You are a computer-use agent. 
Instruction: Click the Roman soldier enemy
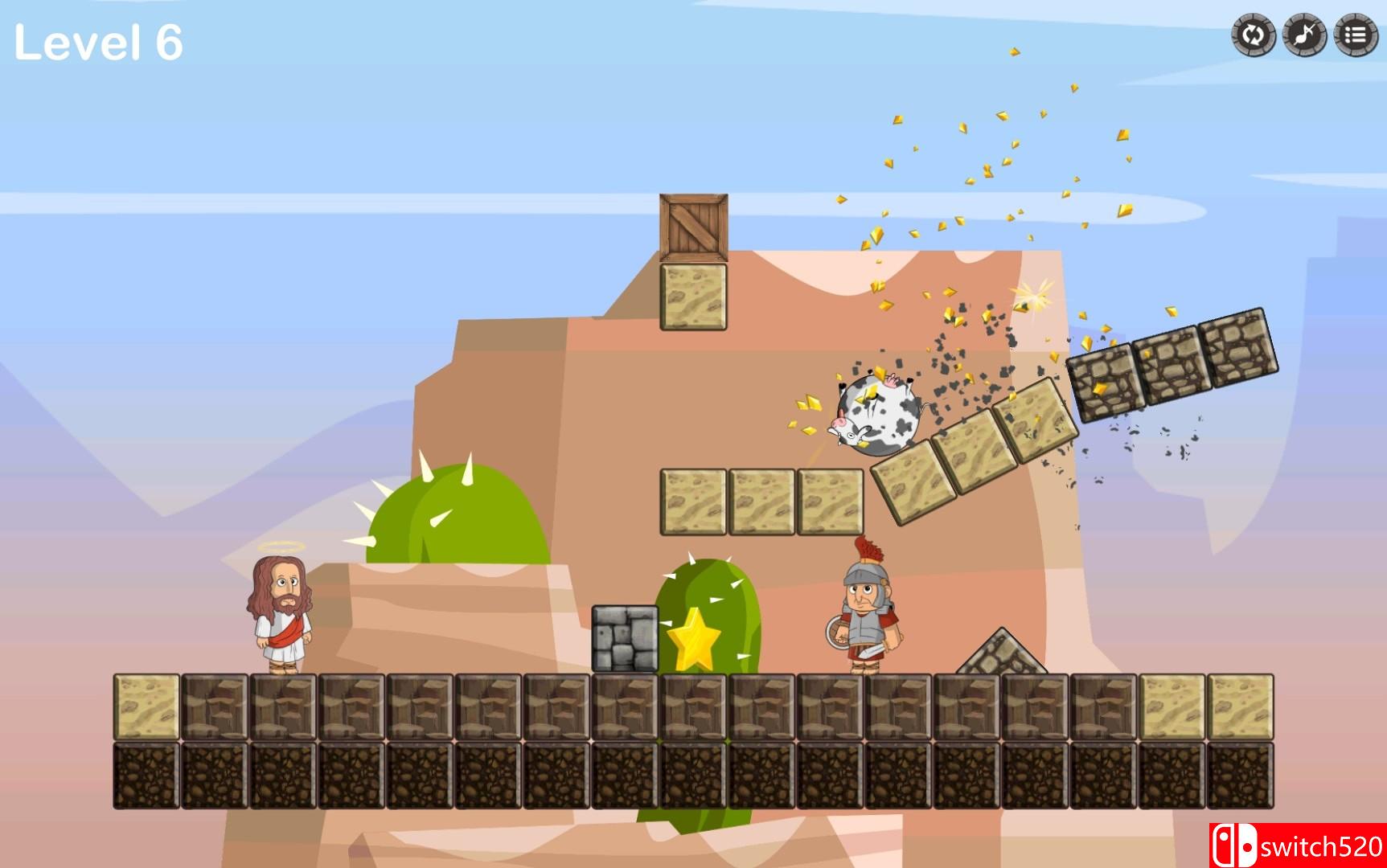click(x=864, y=611)
